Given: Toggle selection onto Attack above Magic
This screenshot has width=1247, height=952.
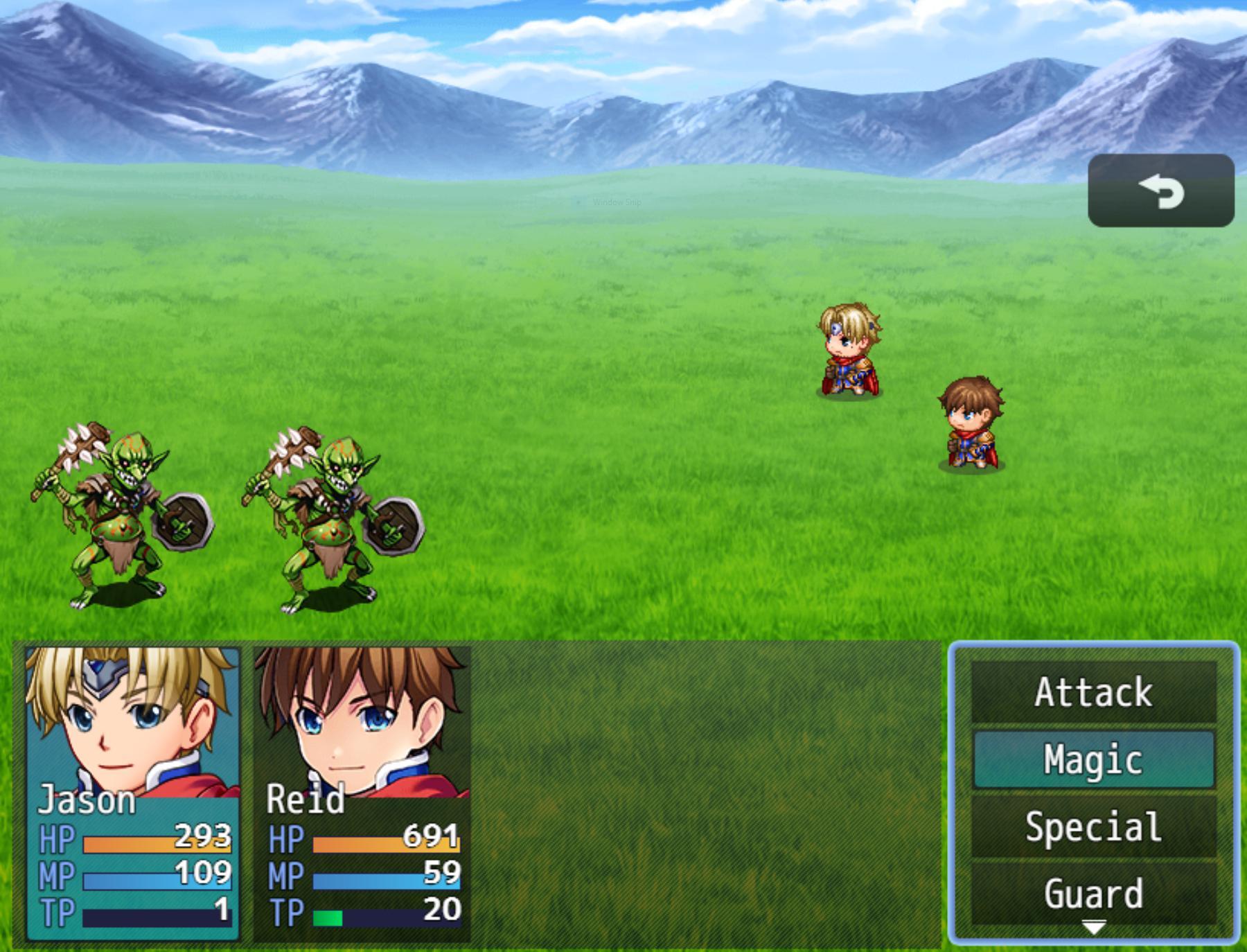Looking at the screenshot, I should [1093, 691].
